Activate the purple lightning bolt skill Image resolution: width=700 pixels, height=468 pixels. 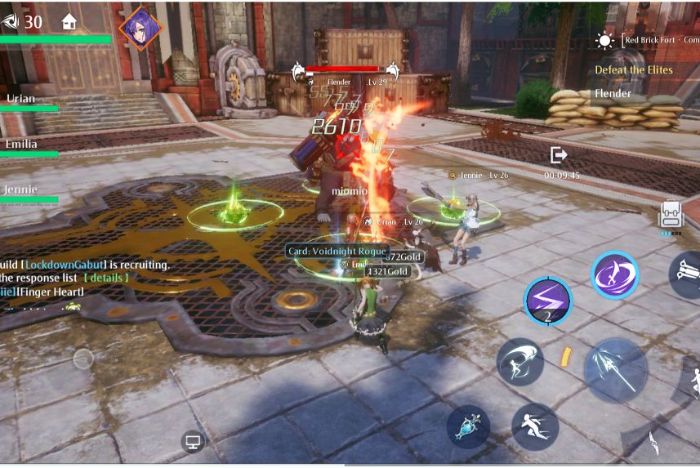point(547,300)
